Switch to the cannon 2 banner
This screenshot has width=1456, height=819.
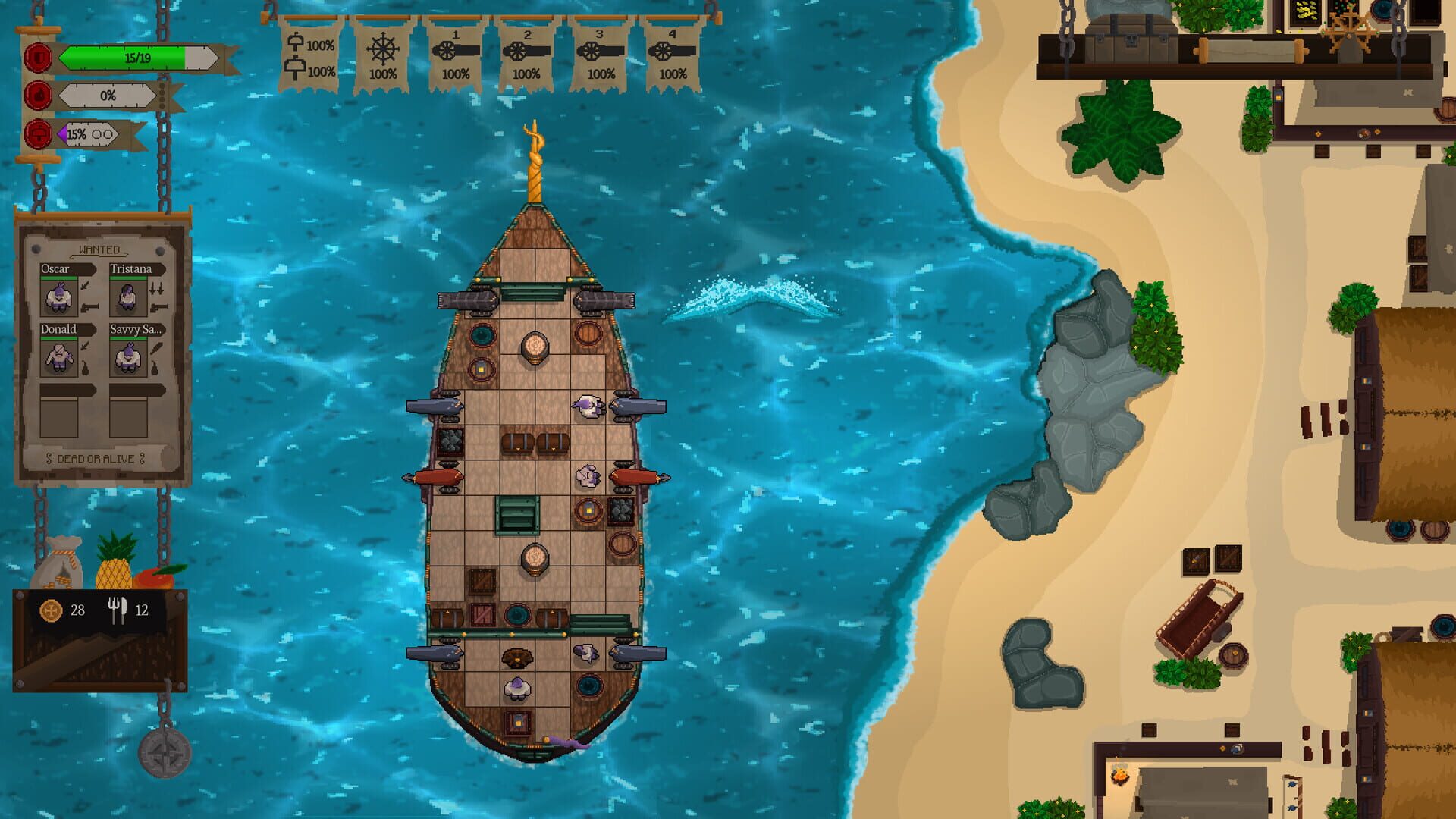527,55
